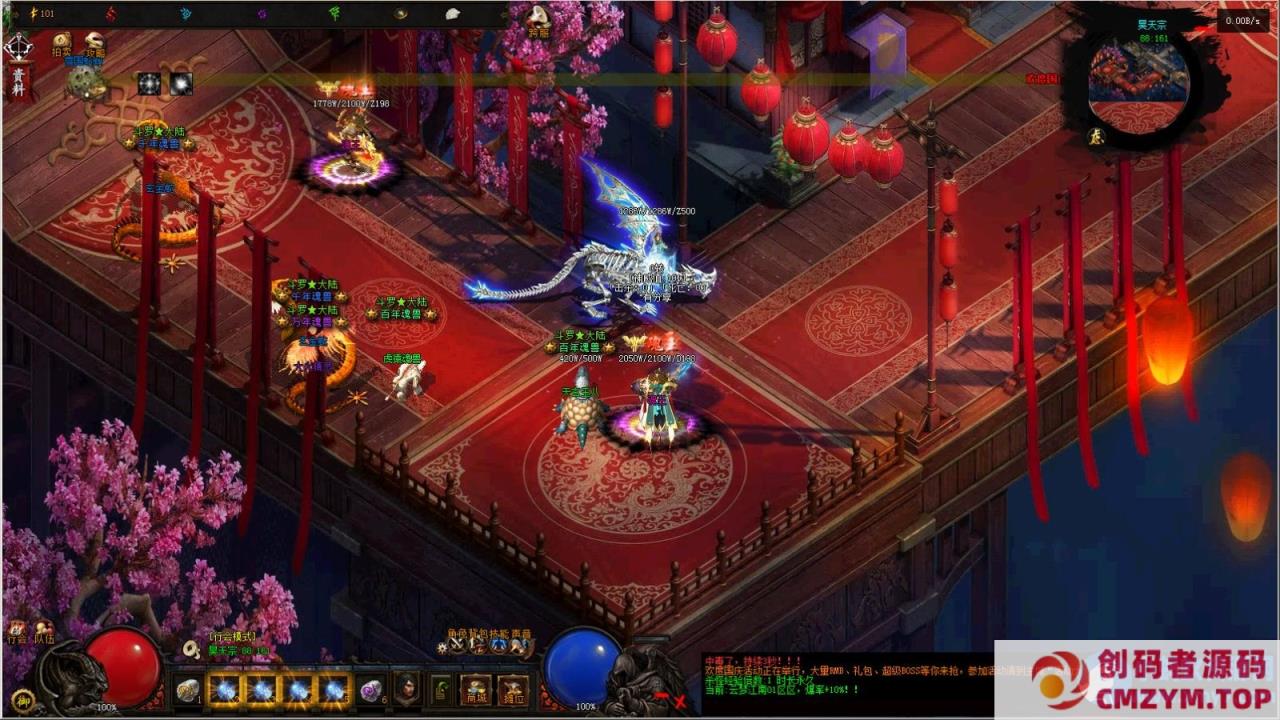Click the 御 emblem beside the HP orb

(23, 702)
